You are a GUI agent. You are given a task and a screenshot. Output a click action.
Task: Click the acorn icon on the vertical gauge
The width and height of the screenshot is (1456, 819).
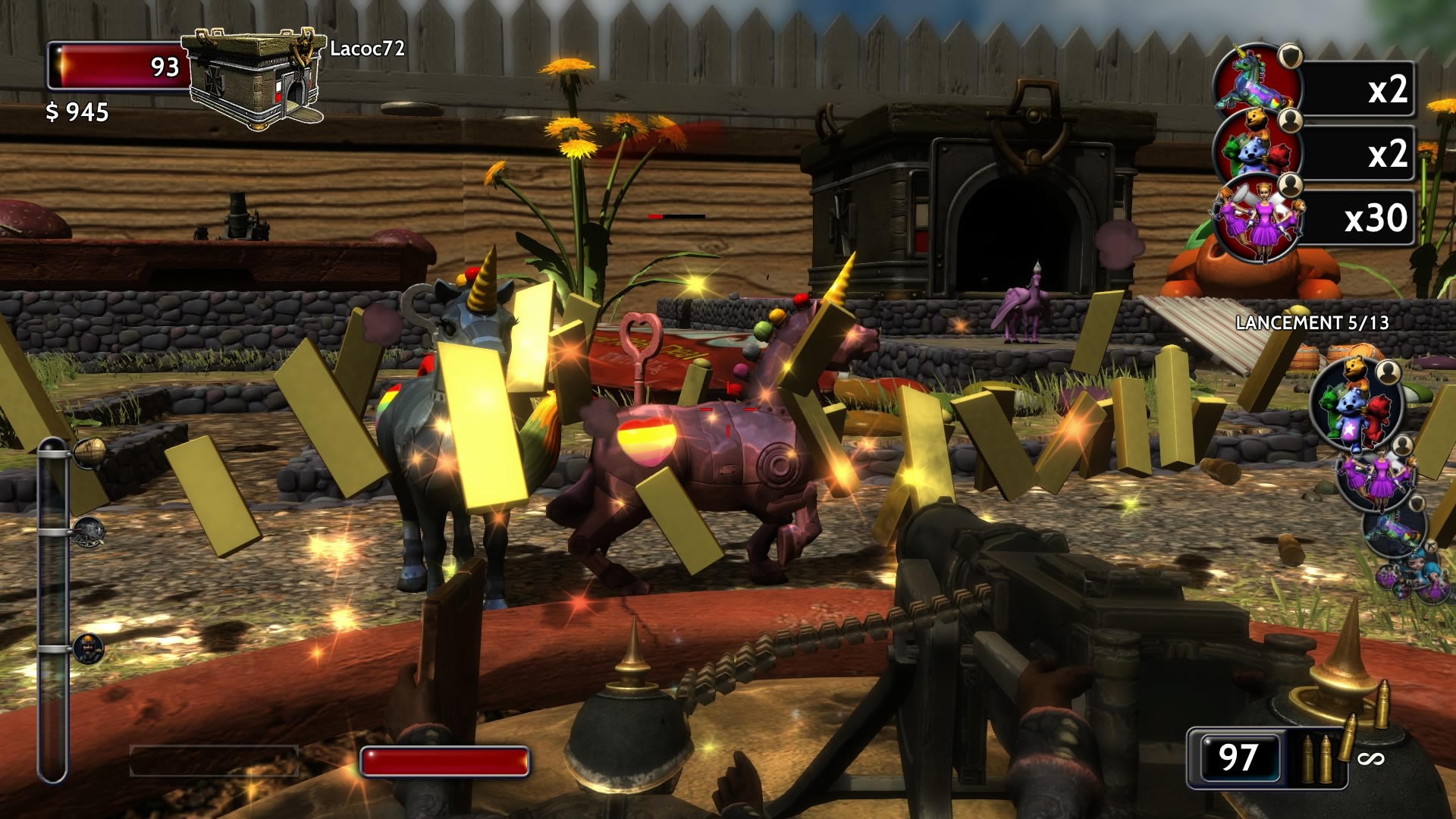pos(90,452)
